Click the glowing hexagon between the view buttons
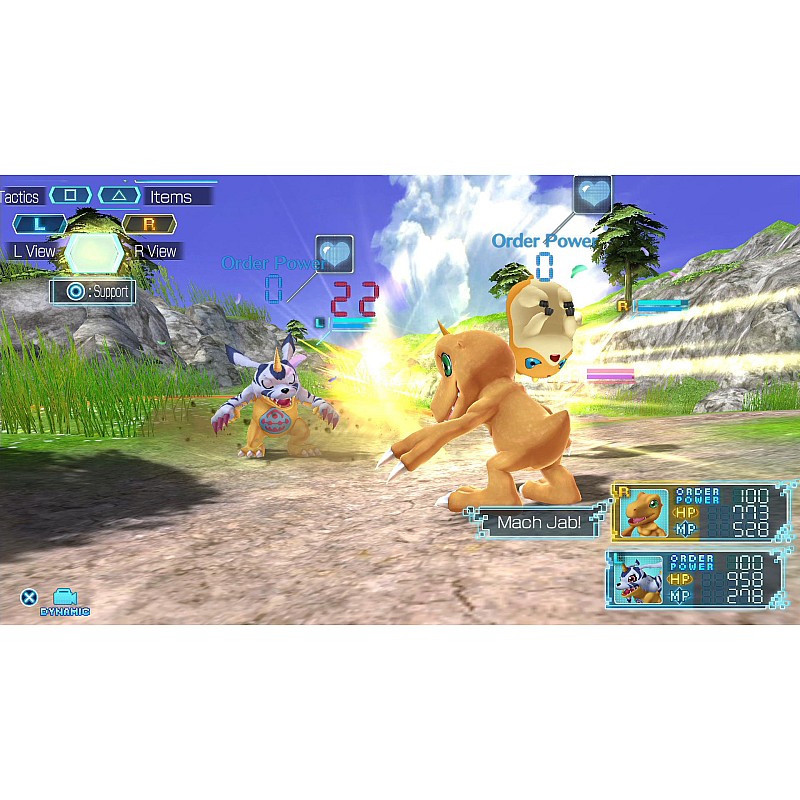This screenshot has height=800, width=800. (94, 252)
